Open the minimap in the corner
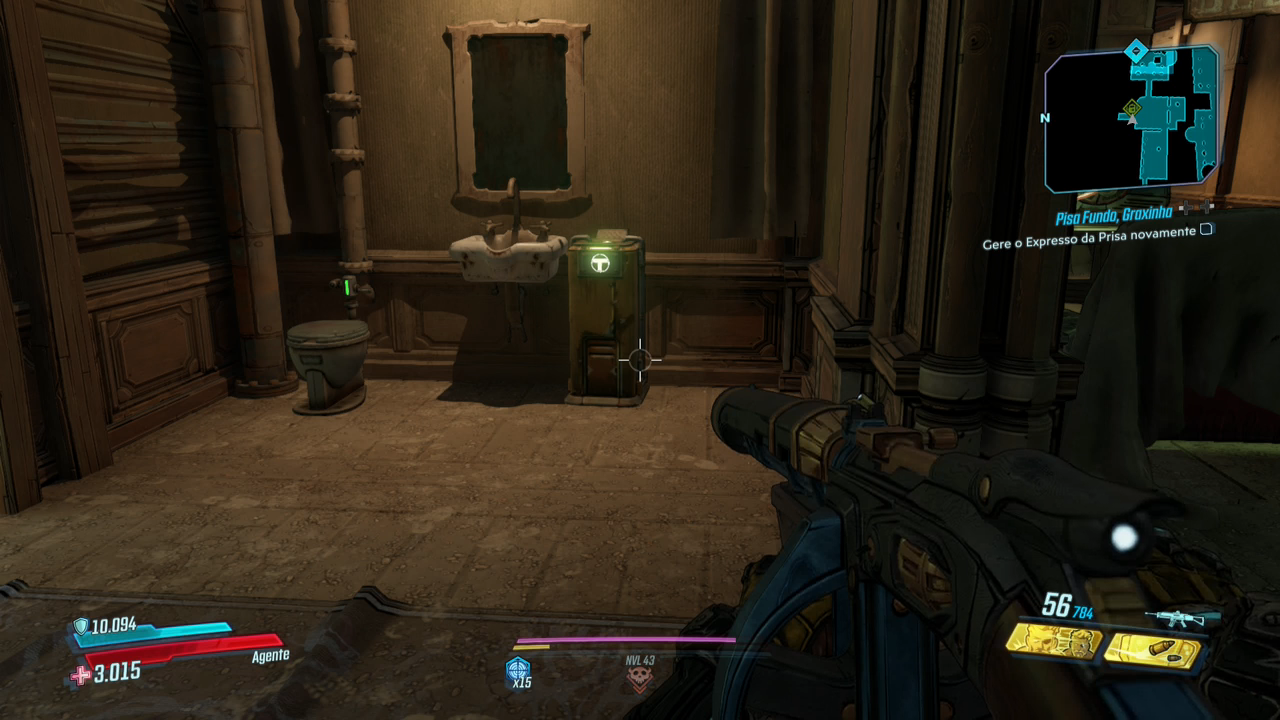This screenshot has height=720, width=1280. (x=1131, y=119)
